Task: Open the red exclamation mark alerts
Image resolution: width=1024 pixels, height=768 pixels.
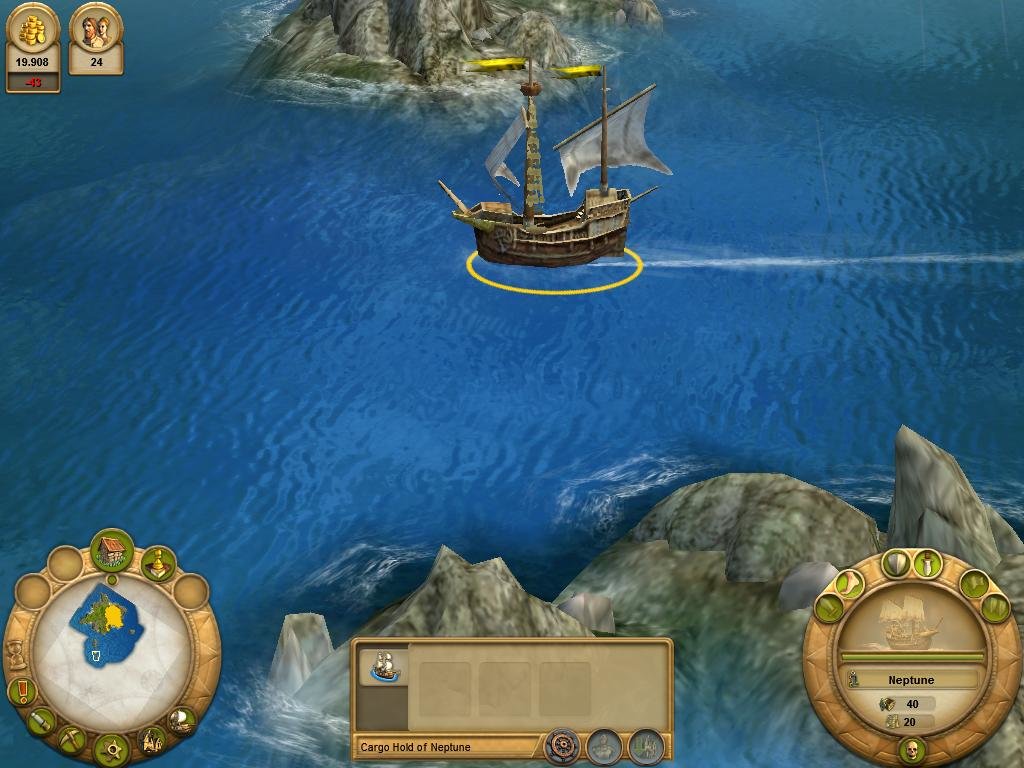Action: [x=21, y=690]
